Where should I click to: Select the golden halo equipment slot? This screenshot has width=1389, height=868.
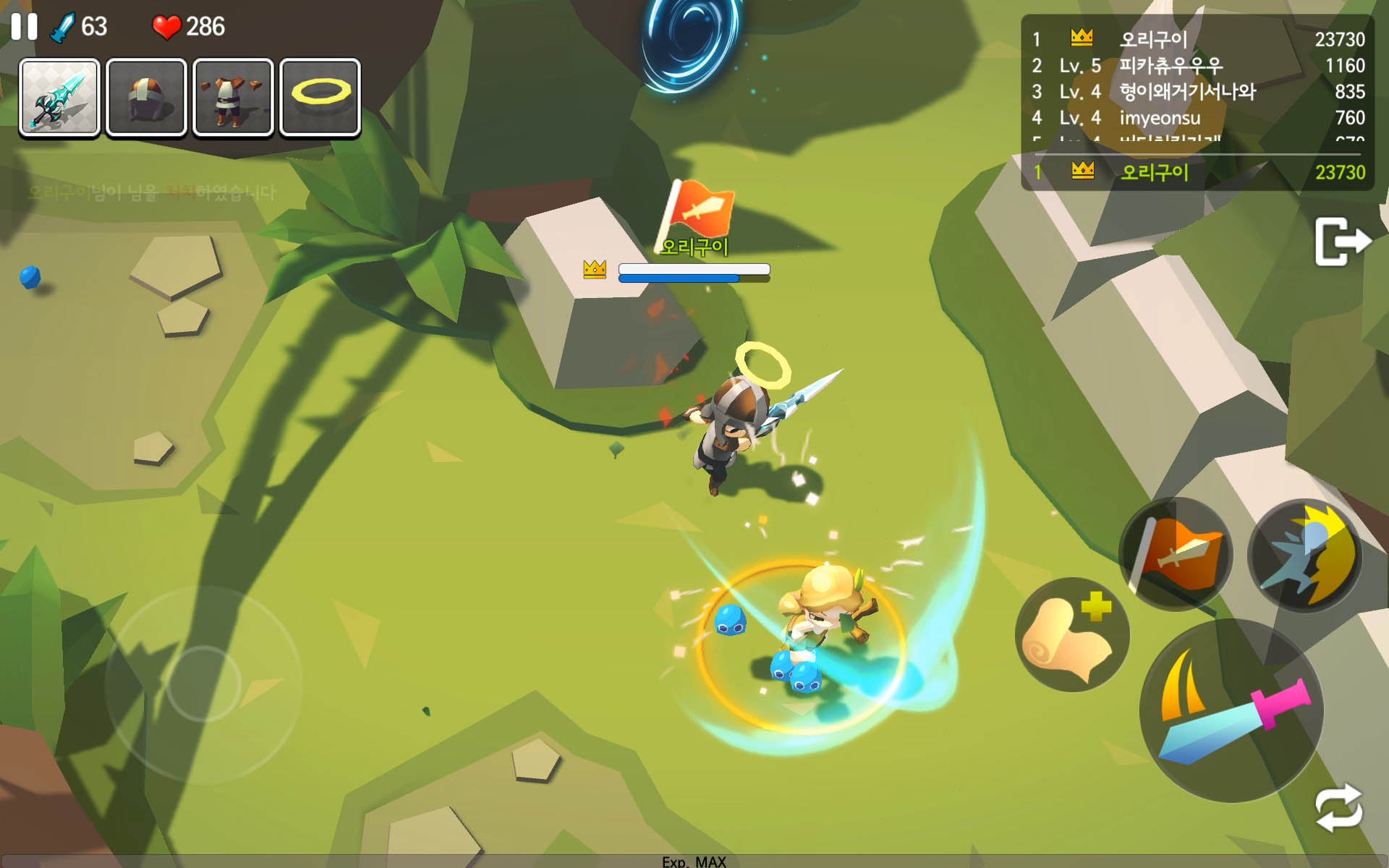[x=320, y=98]
